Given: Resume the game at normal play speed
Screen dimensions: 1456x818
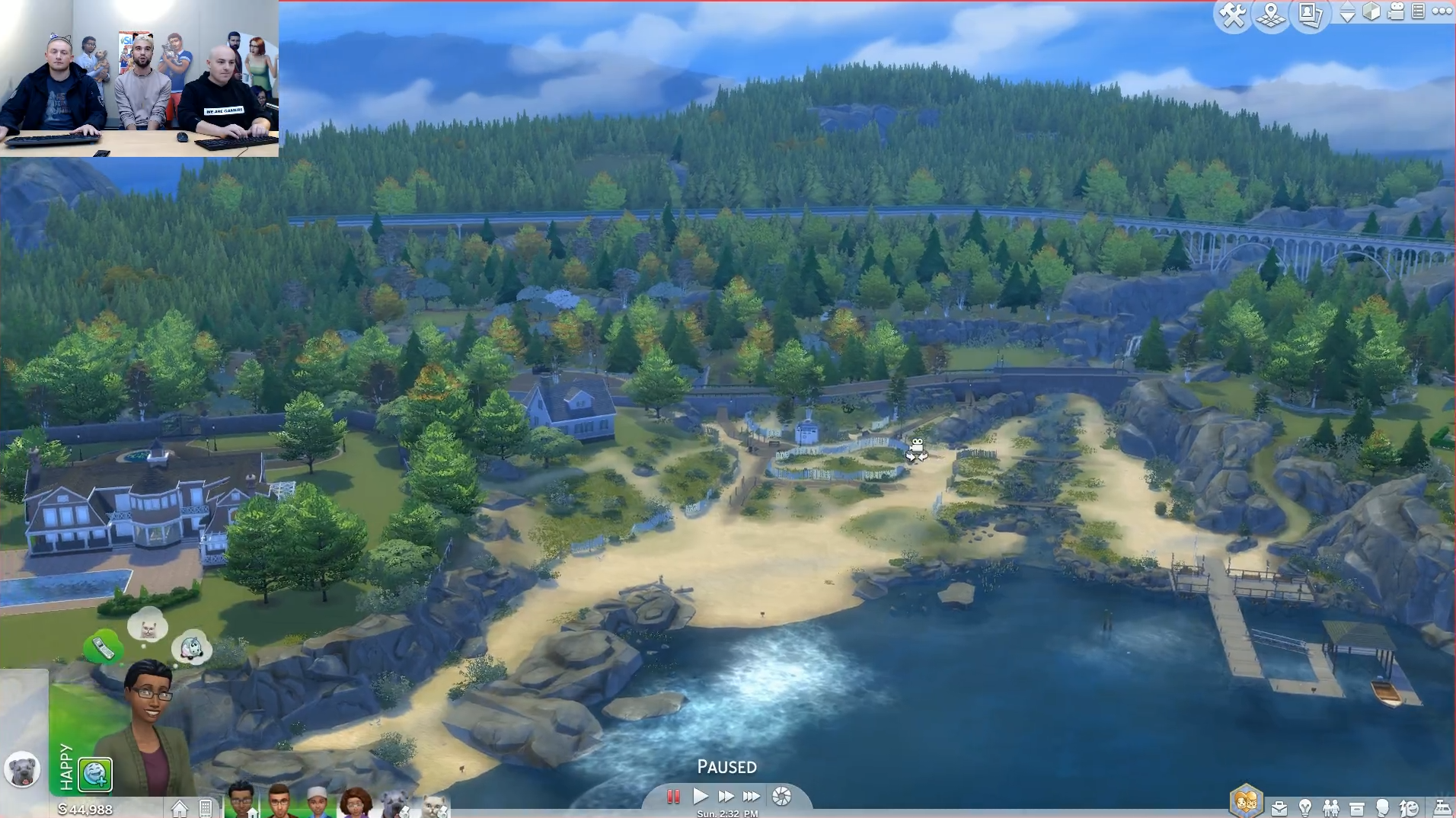Looking at the screenshot, I should coord(701,797).
